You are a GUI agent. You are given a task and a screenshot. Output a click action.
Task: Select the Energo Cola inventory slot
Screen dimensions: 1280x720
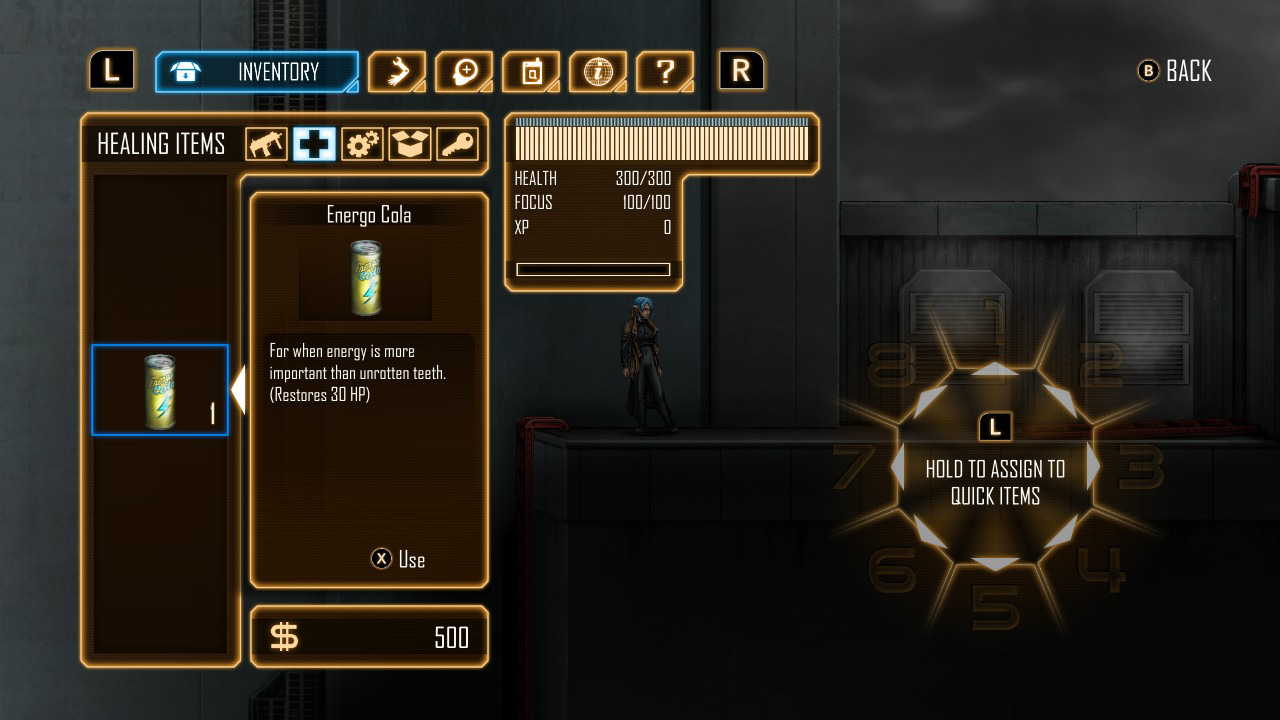(x=160, y=390)
